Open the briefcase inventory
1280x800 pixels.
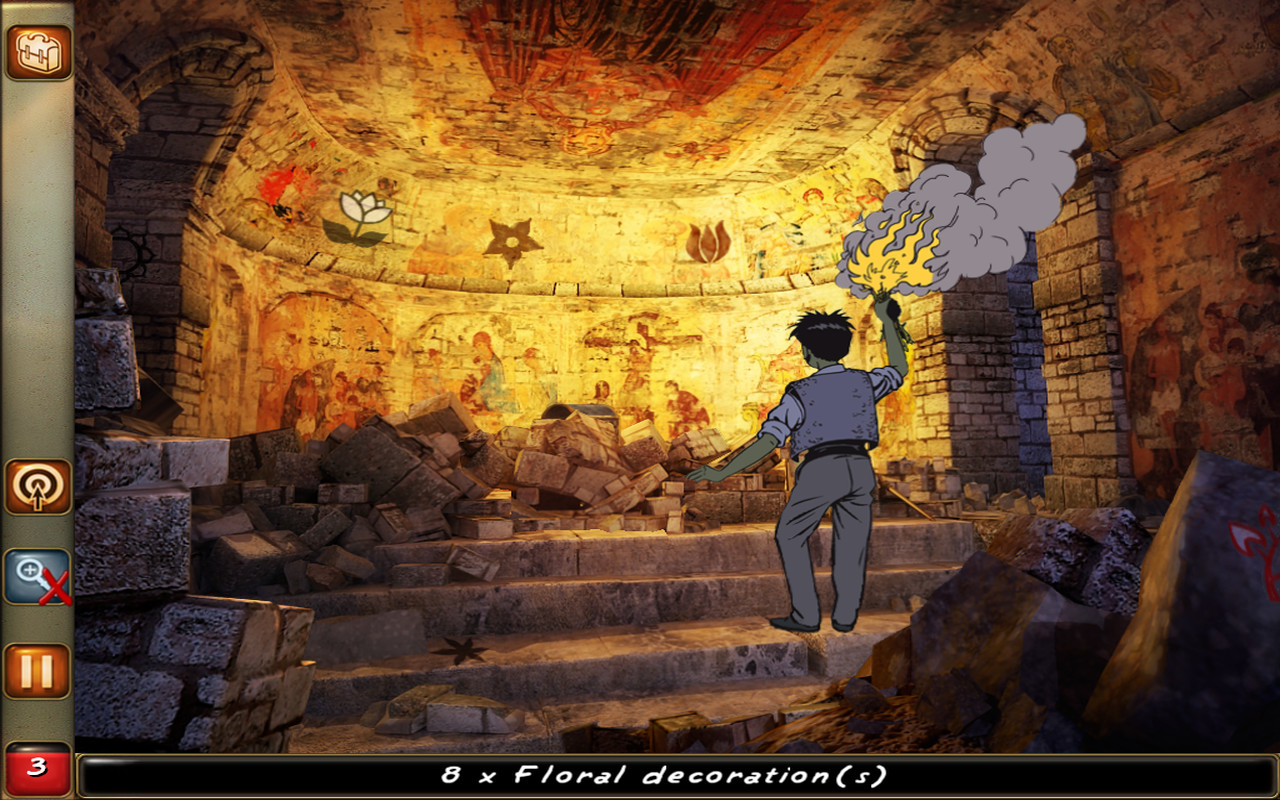[38, 52]
